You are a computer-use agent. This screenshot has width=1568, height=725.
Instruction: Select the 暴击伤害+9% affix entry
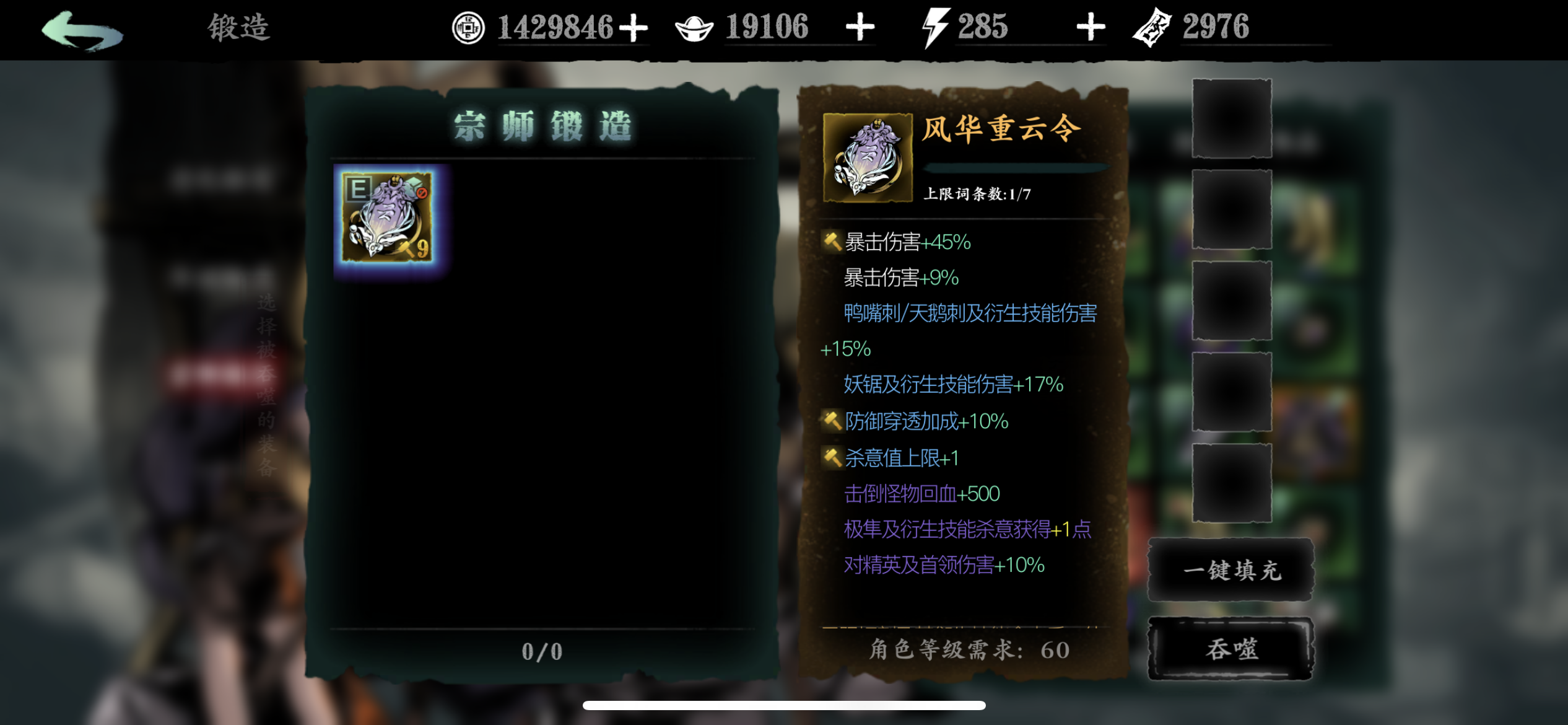coord(899,278)
